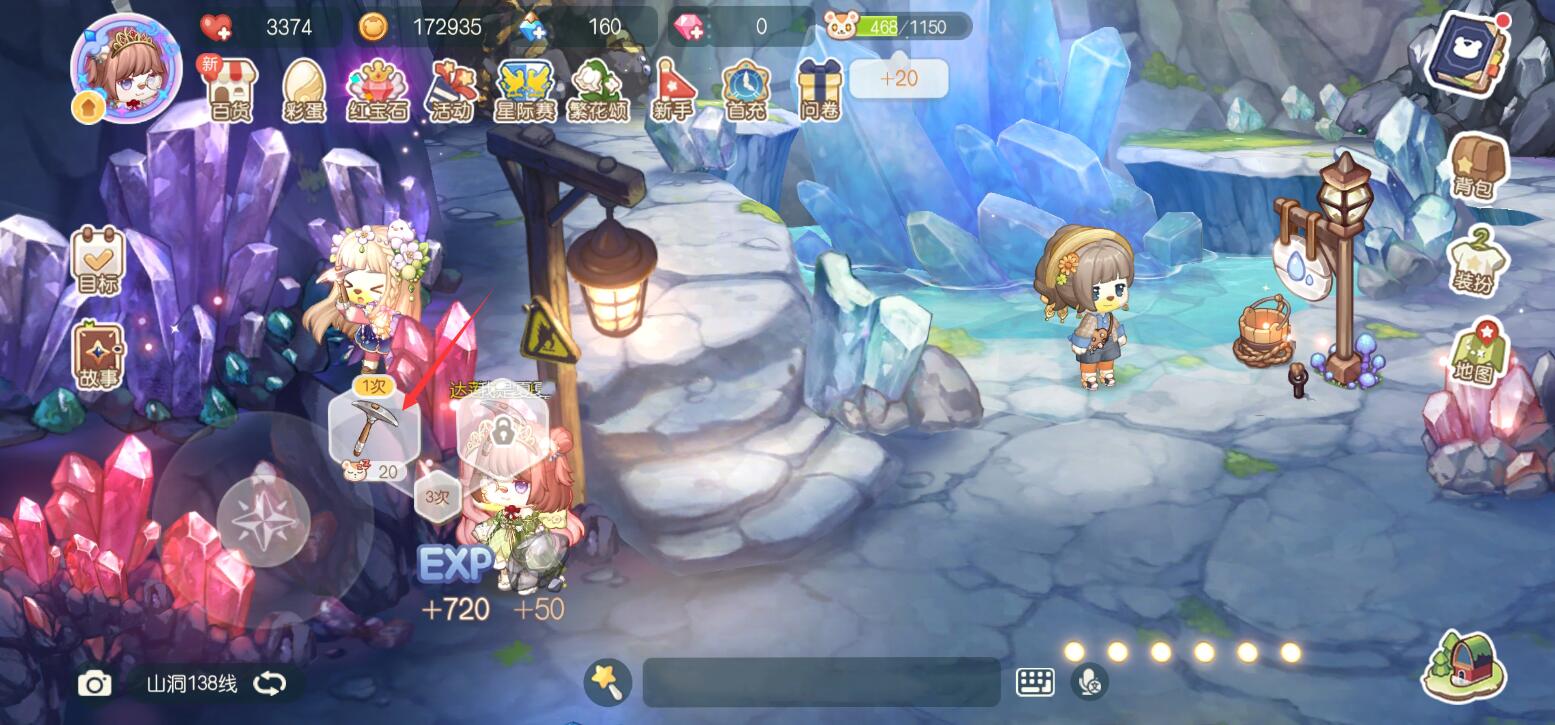Viewport: 1555px width, 725px height.
Task: Open the 彩蛋 egg menu
Action: click(x=304, y=89)
